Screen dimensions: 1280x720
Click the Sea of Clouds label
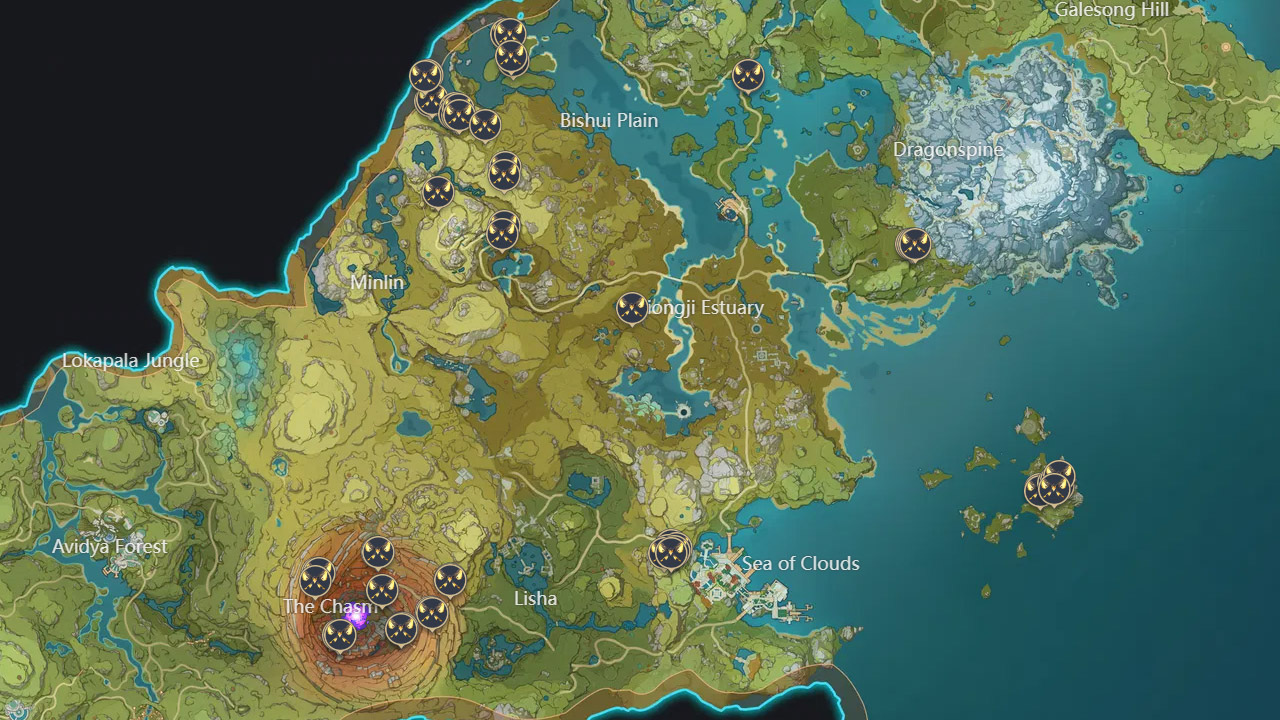pyautogui.click(x=800, y=564)
